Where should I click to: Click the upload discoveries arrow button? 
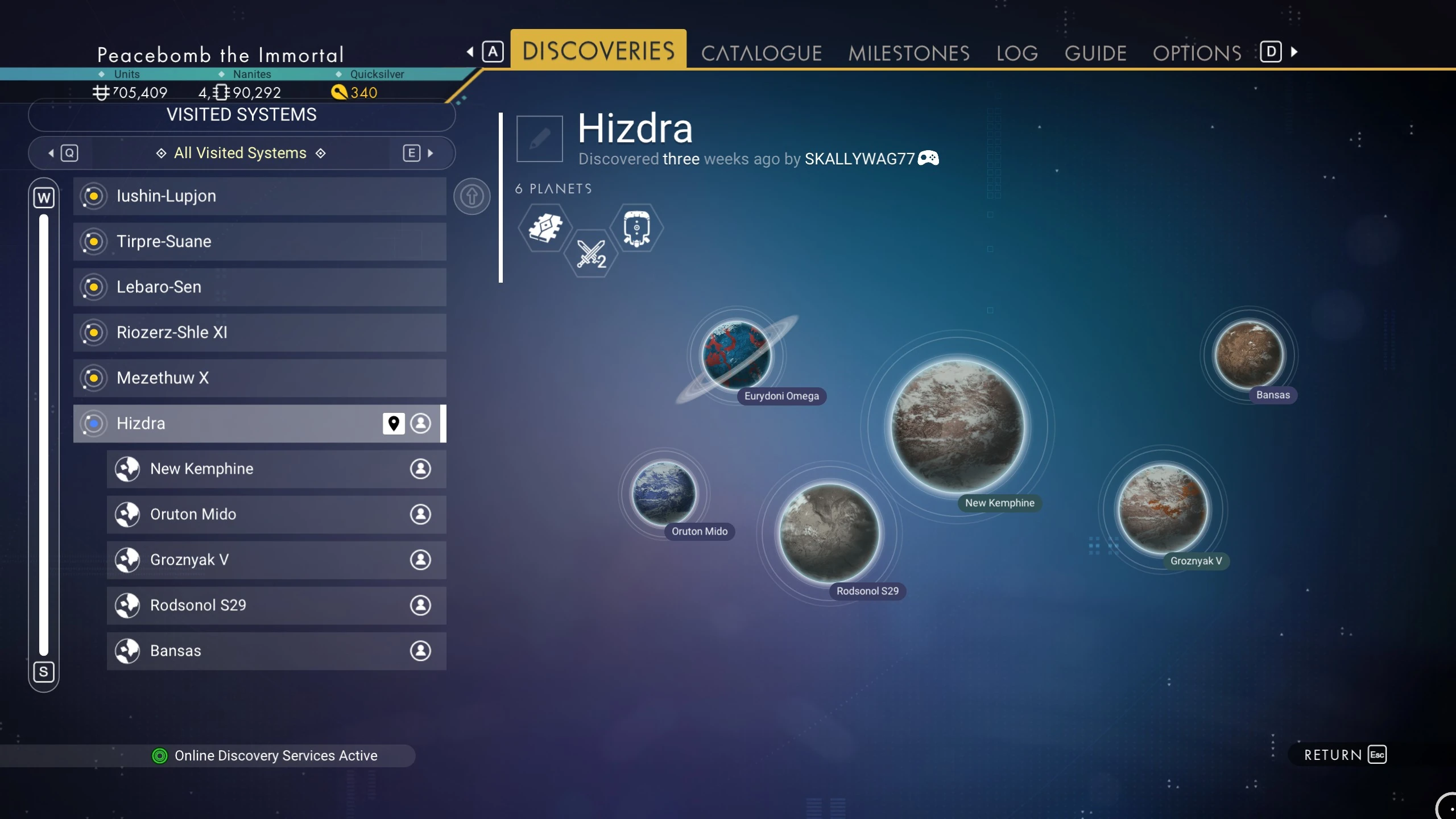click(x=471, y=197)
